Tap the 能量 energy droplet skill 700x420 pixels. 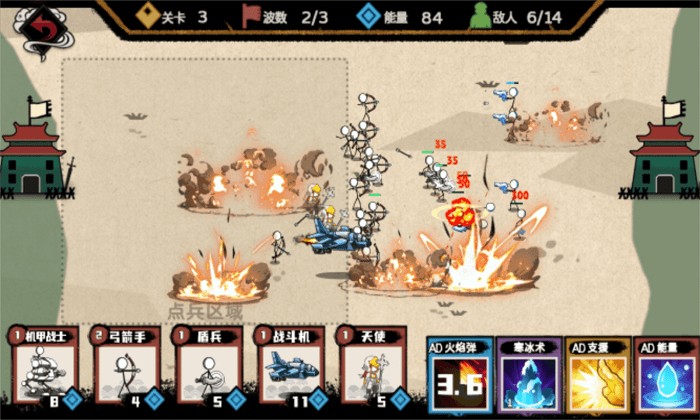666,378
